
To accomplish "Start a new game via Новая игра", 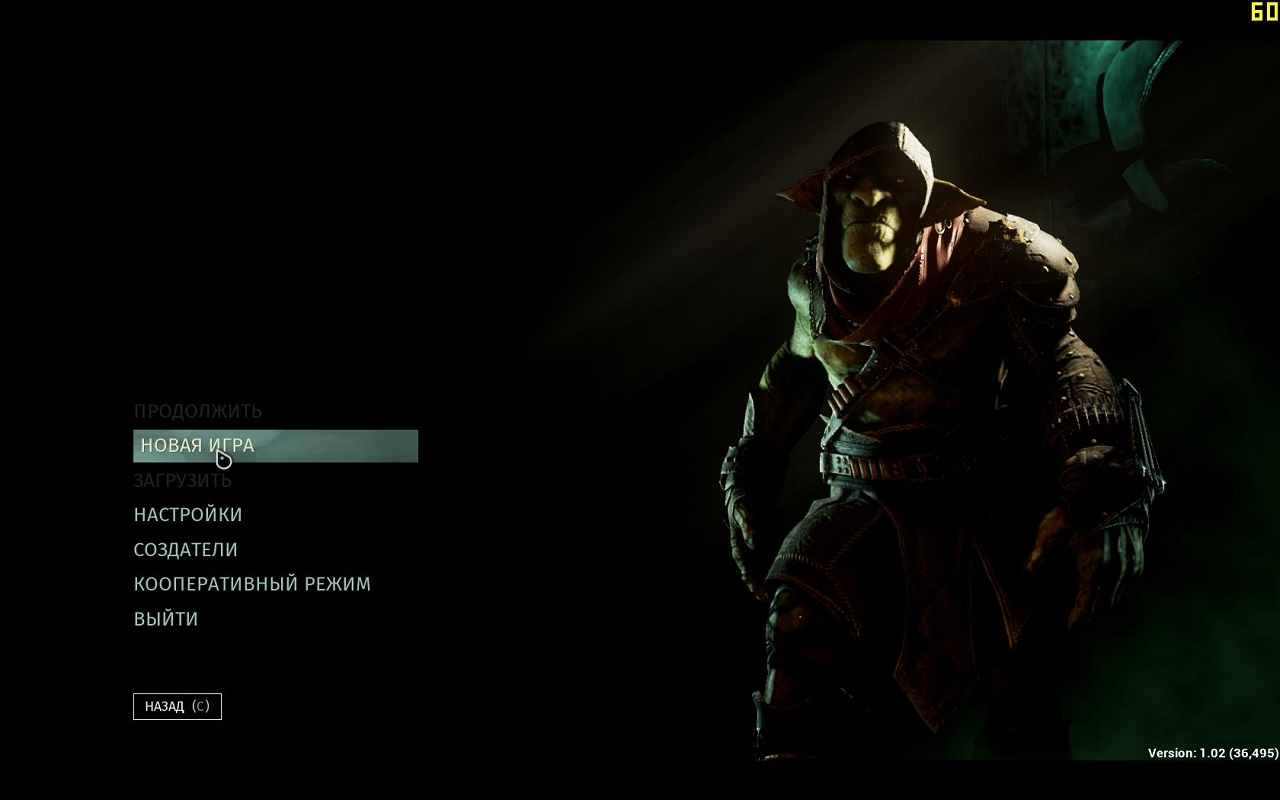I will [x=197, y=446].
